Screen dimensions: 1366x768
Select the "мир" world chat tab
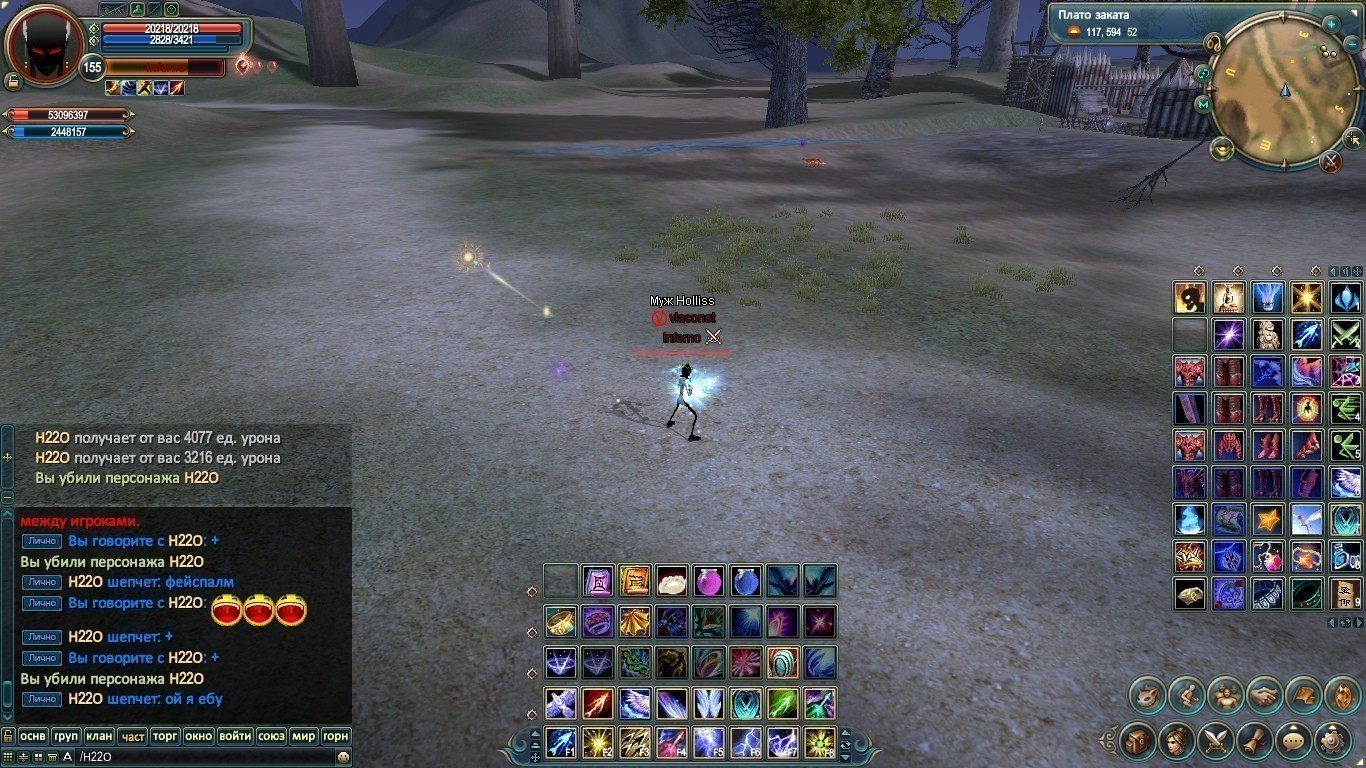coord(303,736)
